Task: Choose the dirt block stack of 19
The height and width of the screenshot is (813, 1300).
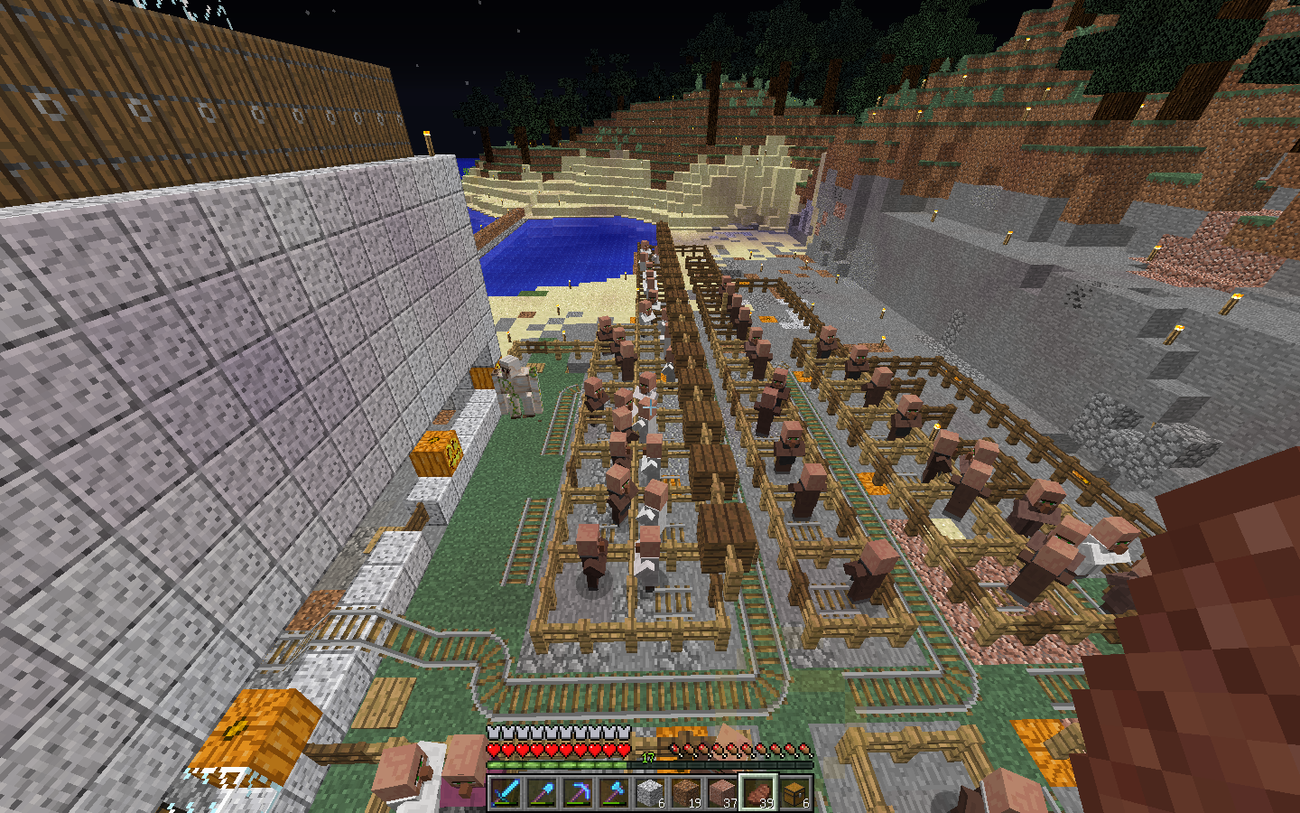Action: (x=686, y=792)
